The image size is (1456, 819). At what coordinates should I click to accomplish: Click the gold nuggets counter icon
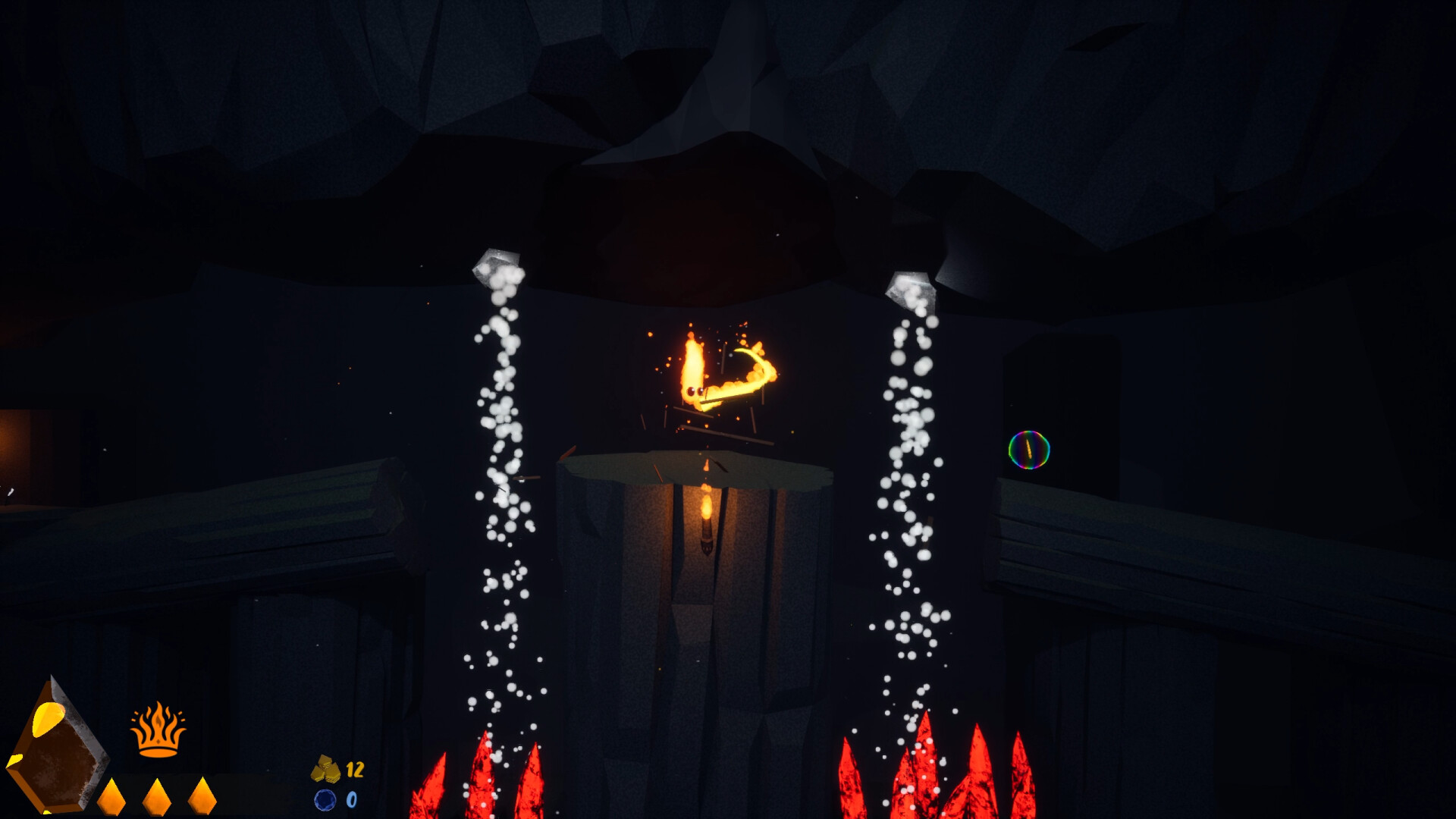(x=326, y=767)
